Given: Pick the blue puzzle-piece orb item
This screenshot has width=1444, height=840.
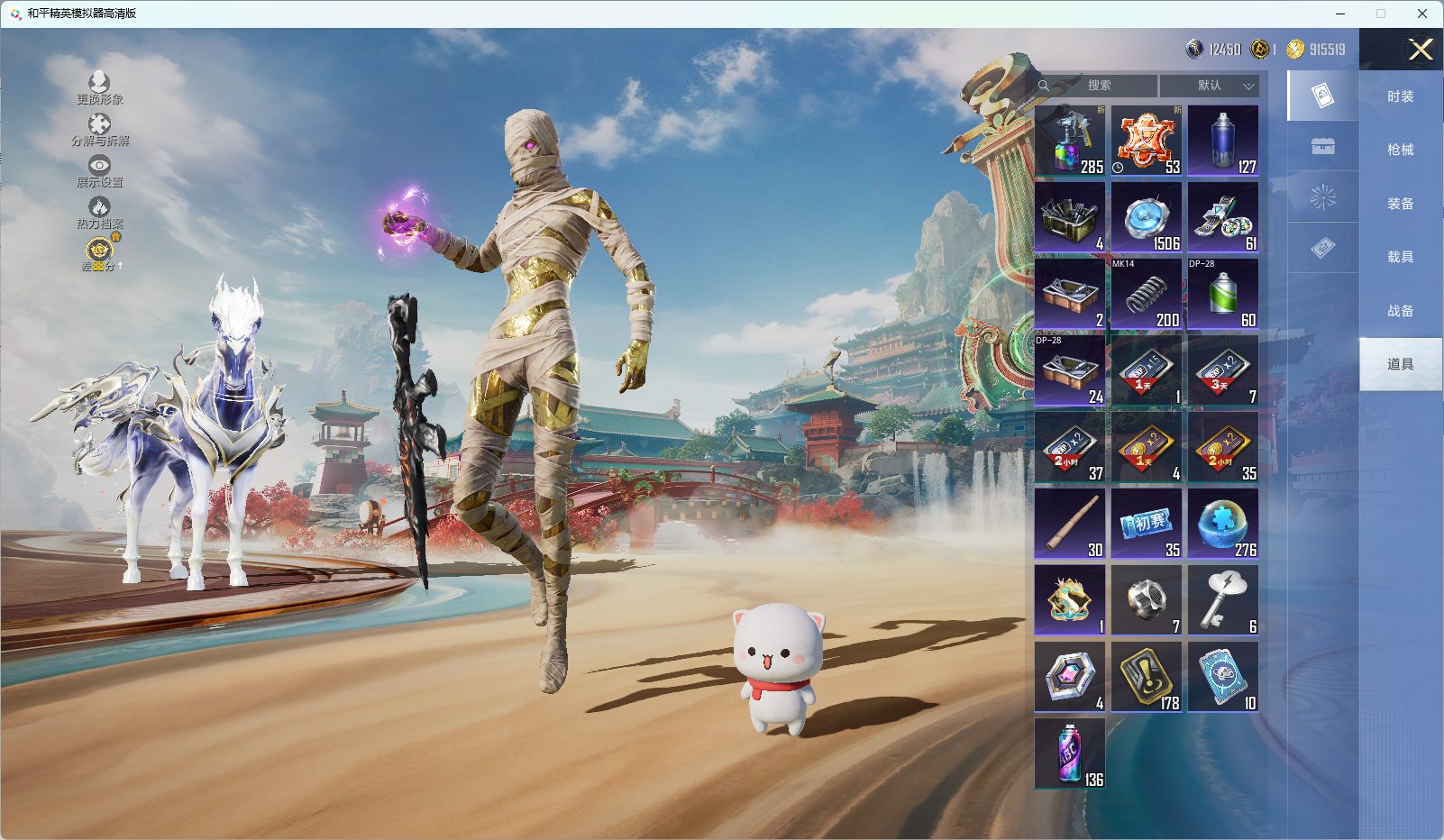Looking at the screenshot, I should pyautogui.click(x=1223, y=524).
